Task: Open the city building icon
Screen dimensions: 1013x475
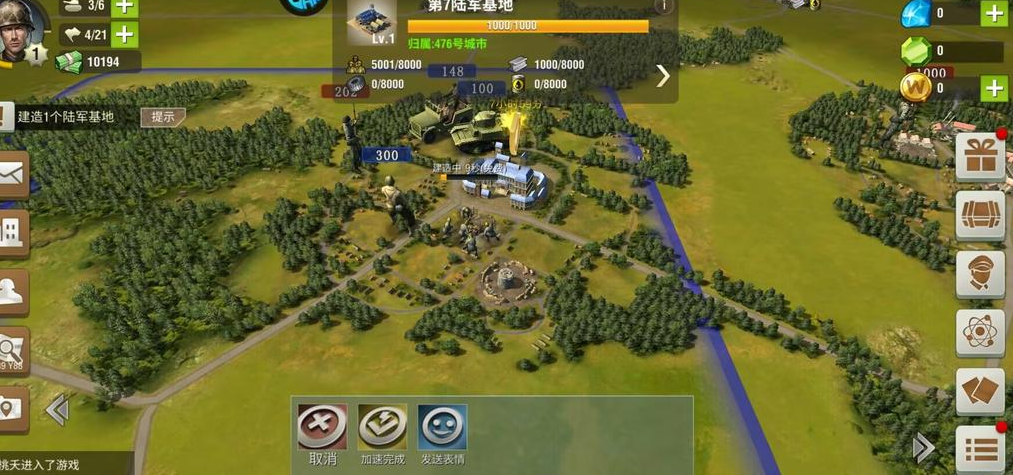Action: click(12, 233)
